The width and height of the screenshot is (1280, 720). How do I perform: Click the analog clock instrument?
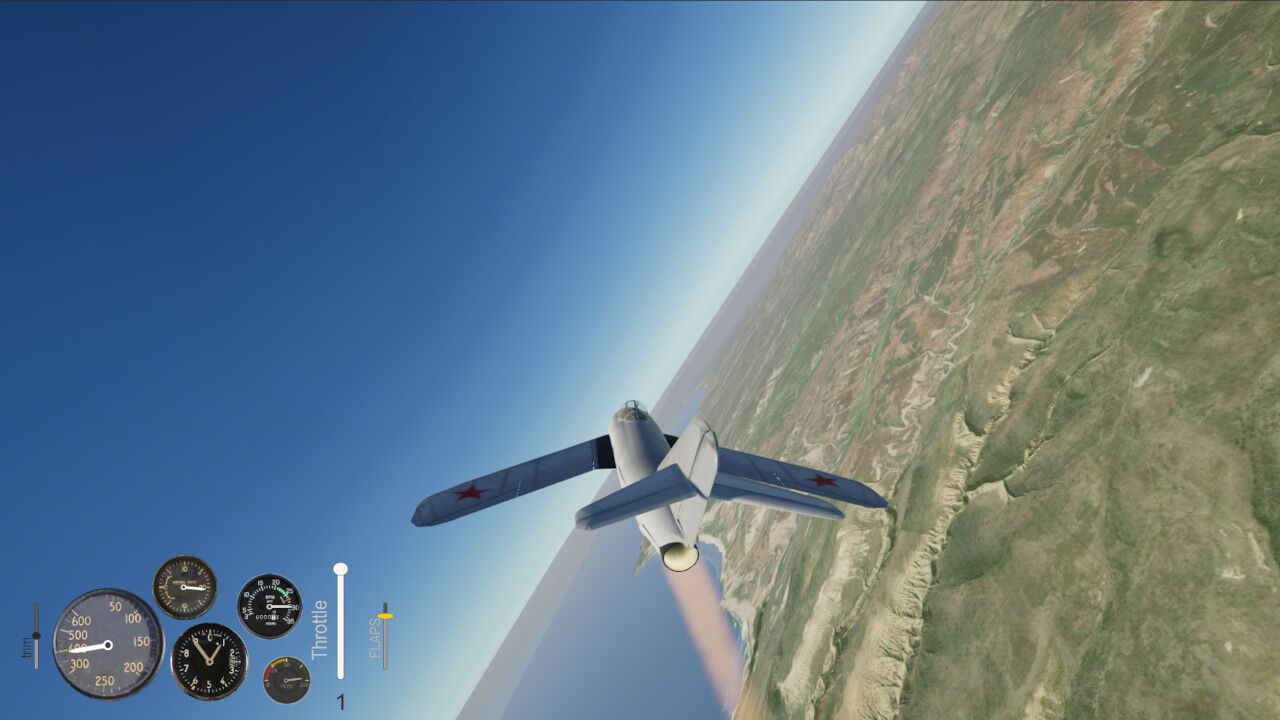click(x=208, y=661)
